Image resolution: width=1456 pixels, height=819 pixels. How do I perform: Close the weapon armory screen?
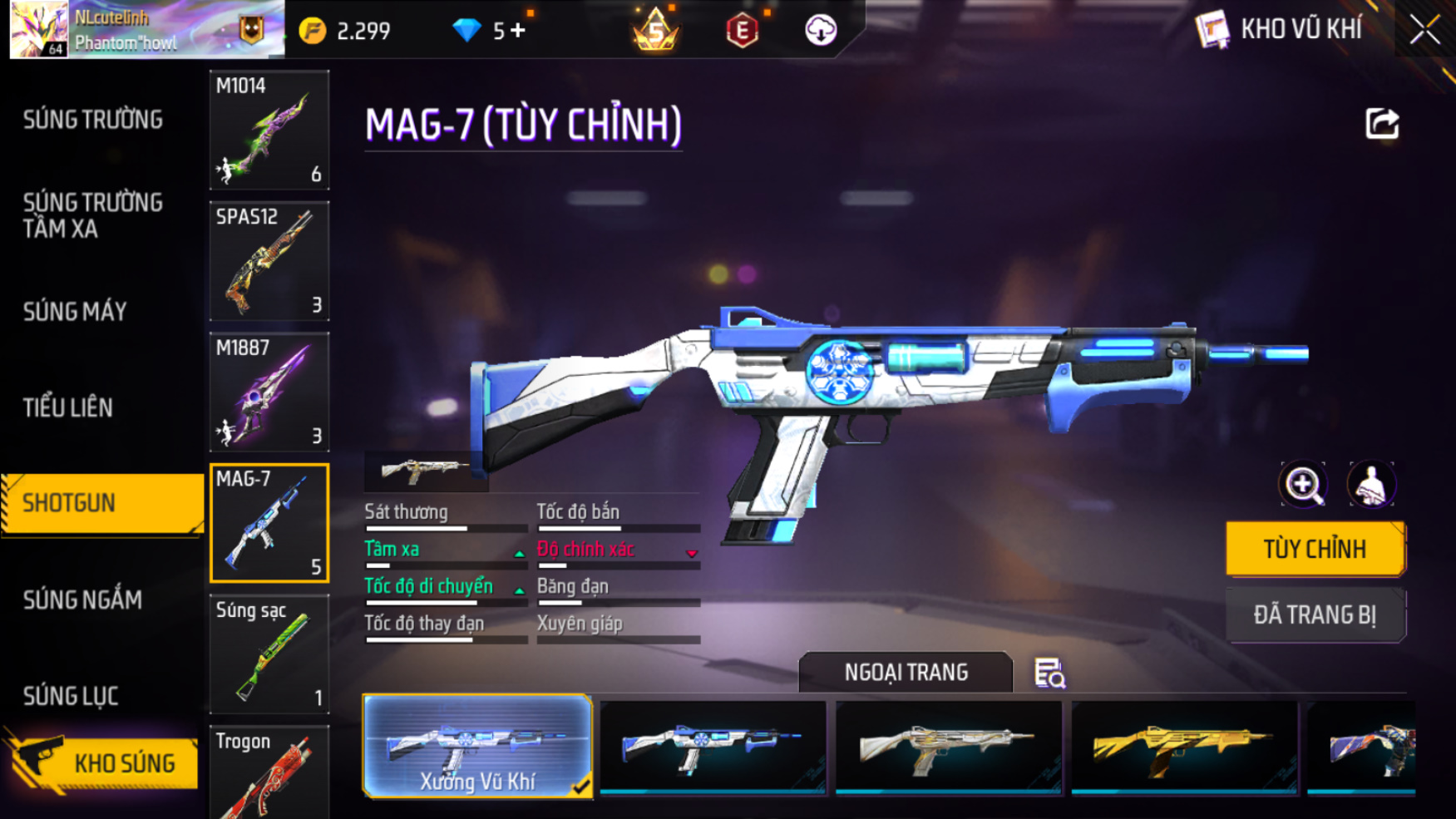pyautogui.click(x=1424, y=30)
